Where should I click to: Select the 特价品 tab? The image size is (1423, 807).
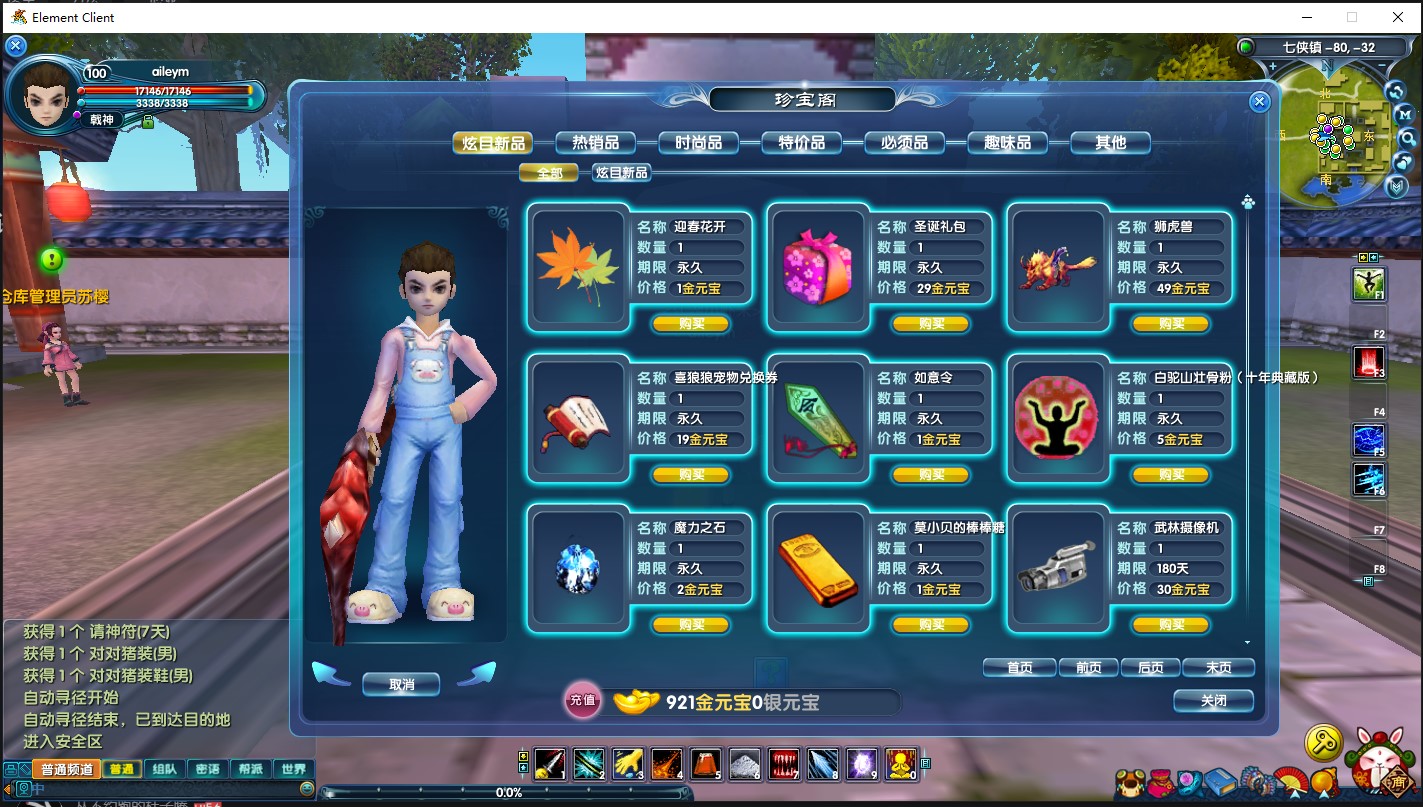pos(801,143)
